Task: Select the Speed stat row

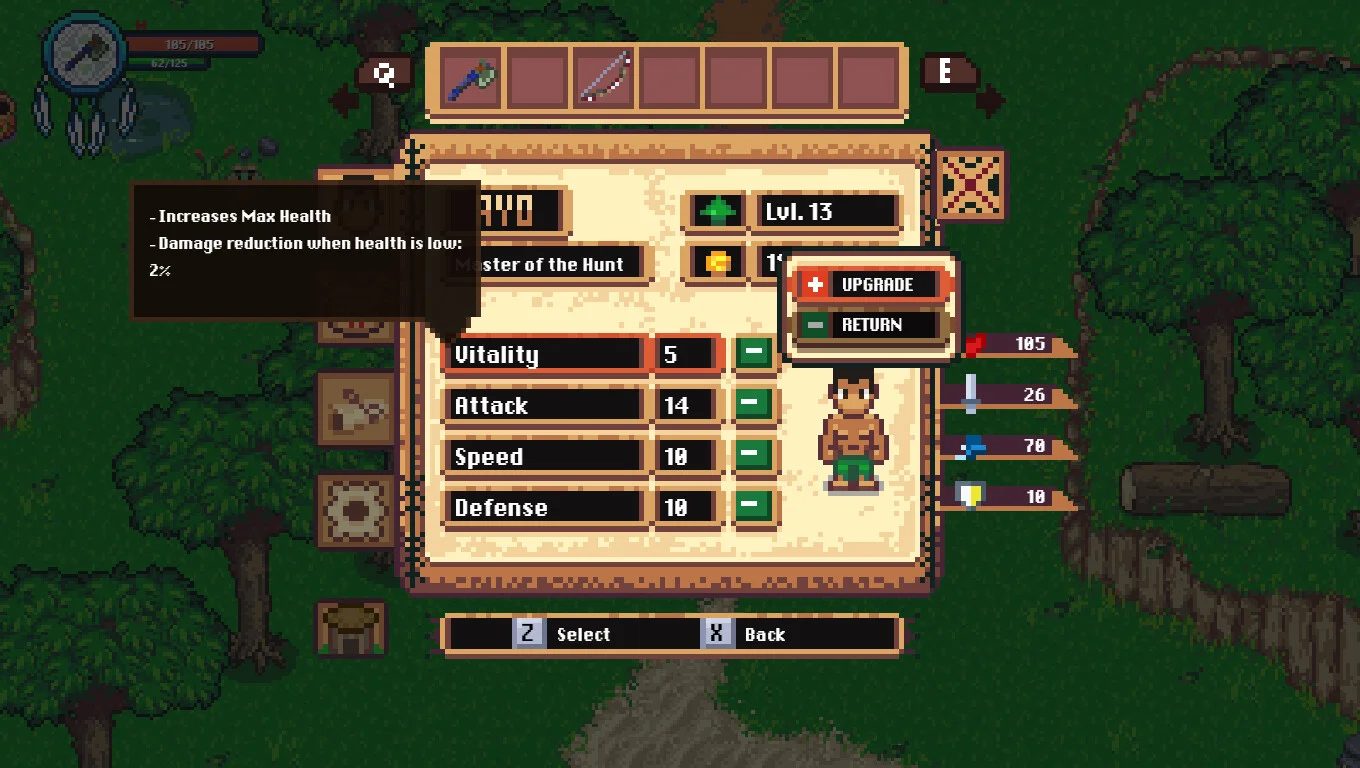Action: click(543, 457)
